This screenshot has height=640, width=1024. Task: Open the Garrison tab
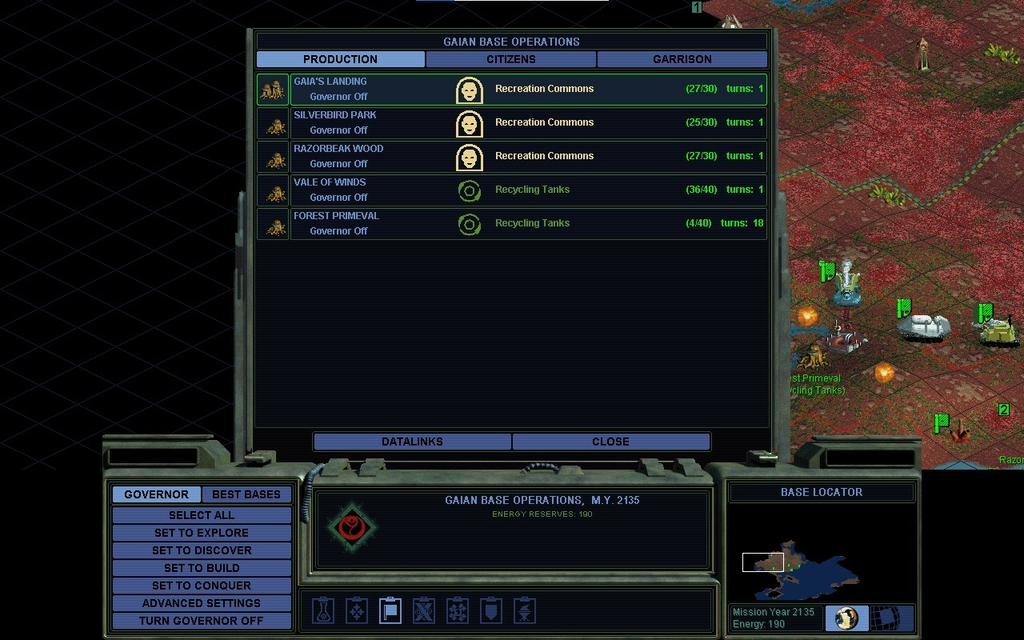coord(682,59)
